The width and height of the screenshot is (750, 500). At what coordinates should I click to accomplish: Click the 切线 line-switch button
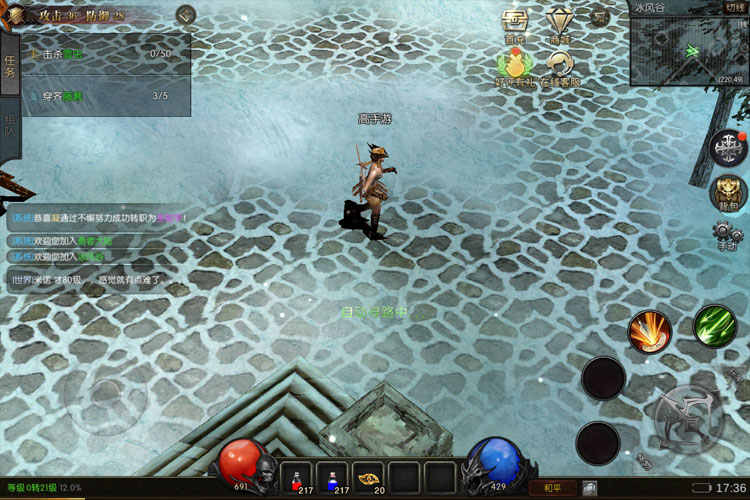[x=734, y=7]
